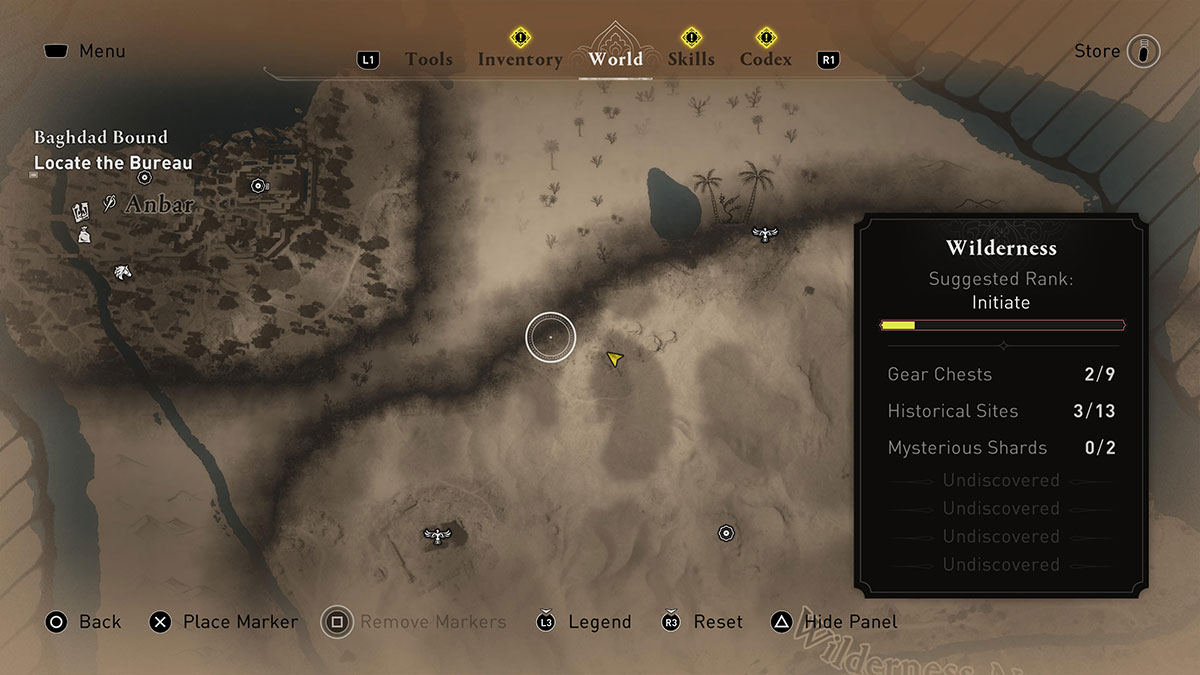Choose the needle marker beside the Anbar label

110,206
